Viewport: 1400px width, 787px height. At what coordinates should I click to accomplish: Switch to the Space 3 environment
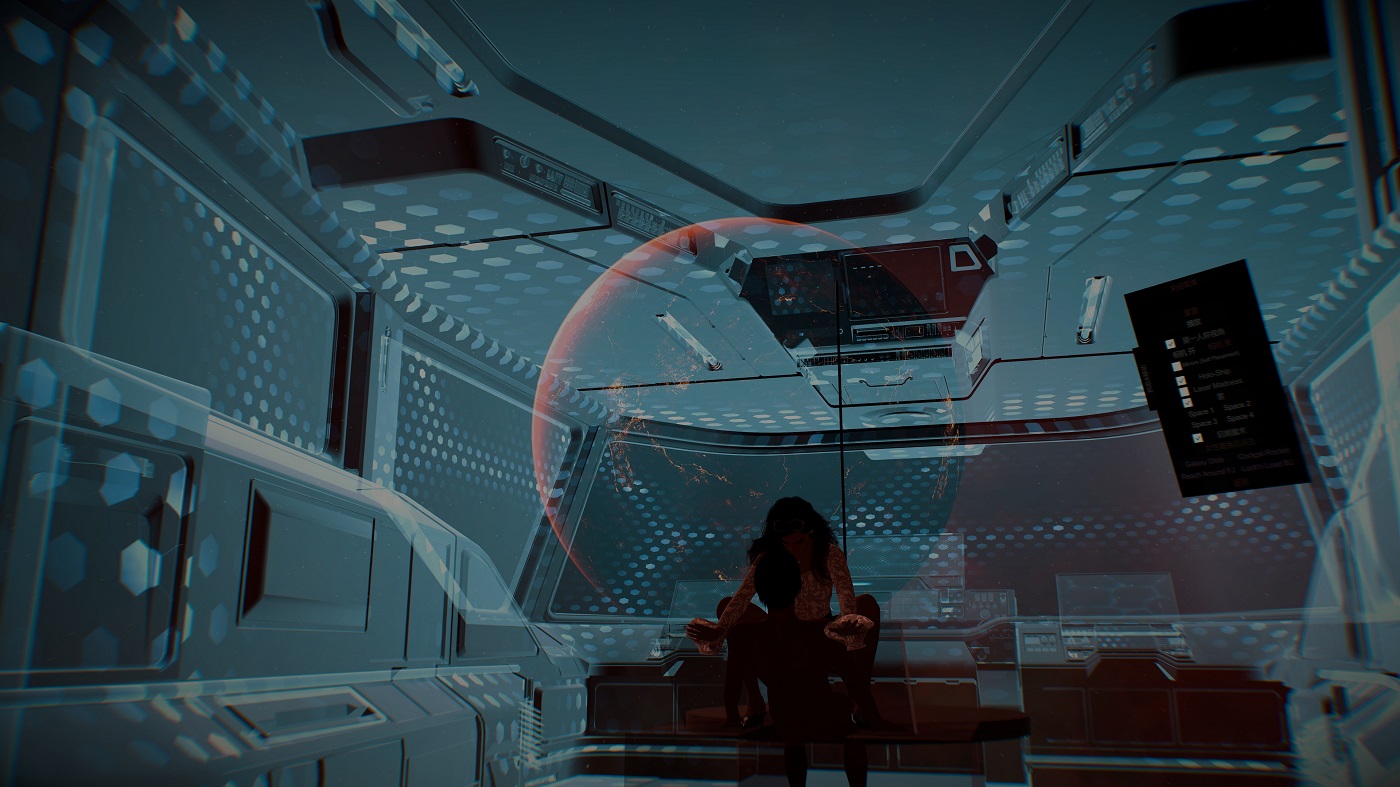[x=1204, y=424]
